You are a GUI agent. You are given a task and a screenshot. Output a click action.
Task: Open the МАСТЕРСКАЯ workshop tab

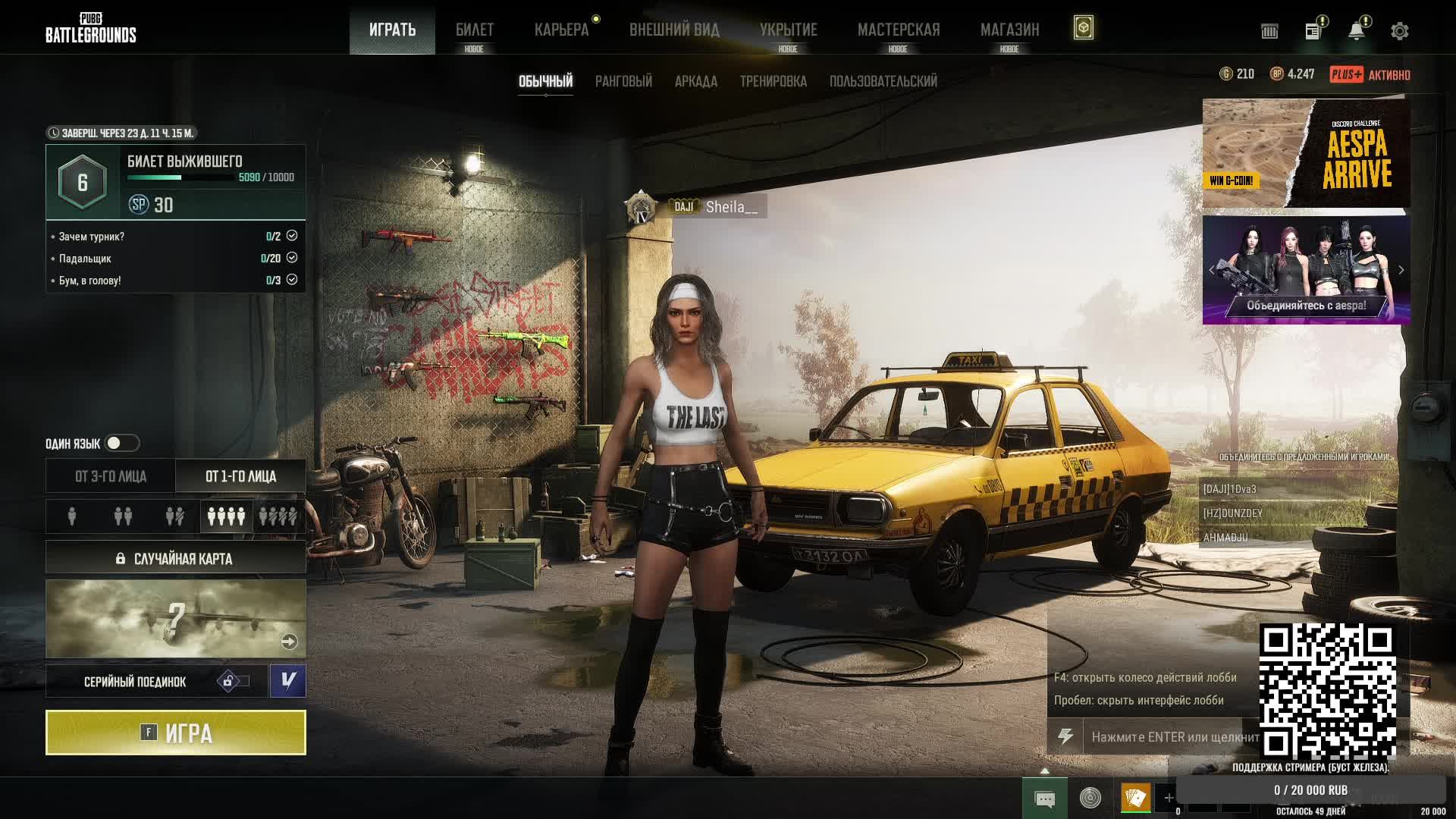[898, 30]
